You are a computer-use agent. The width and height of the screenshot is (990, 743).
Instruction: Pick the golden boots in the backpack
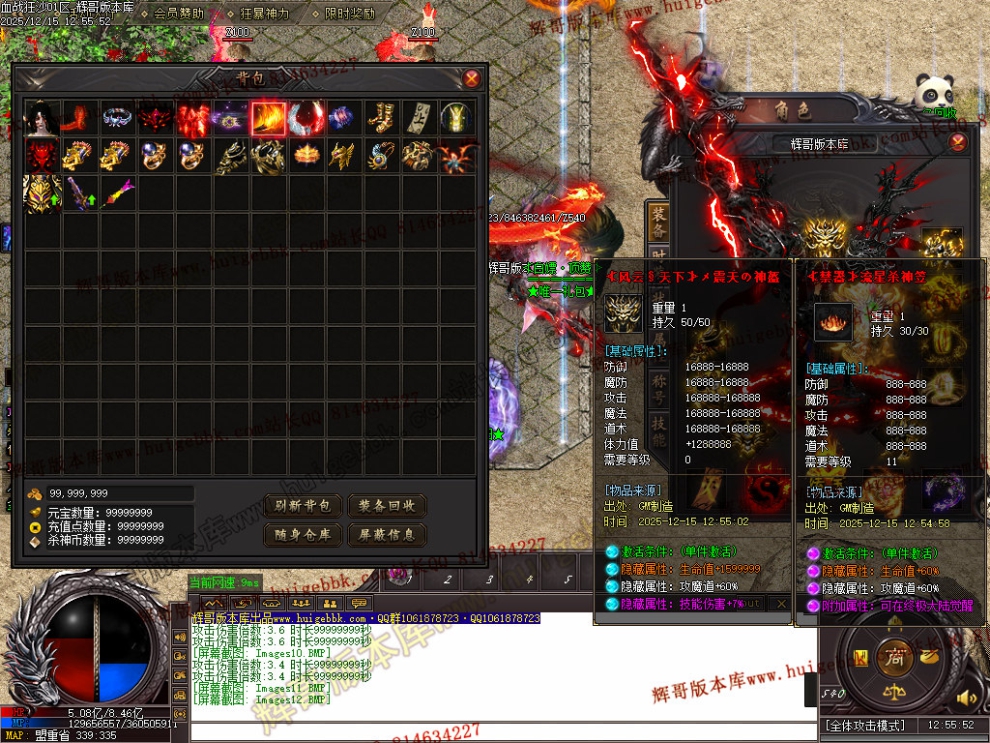coord(380,118)
